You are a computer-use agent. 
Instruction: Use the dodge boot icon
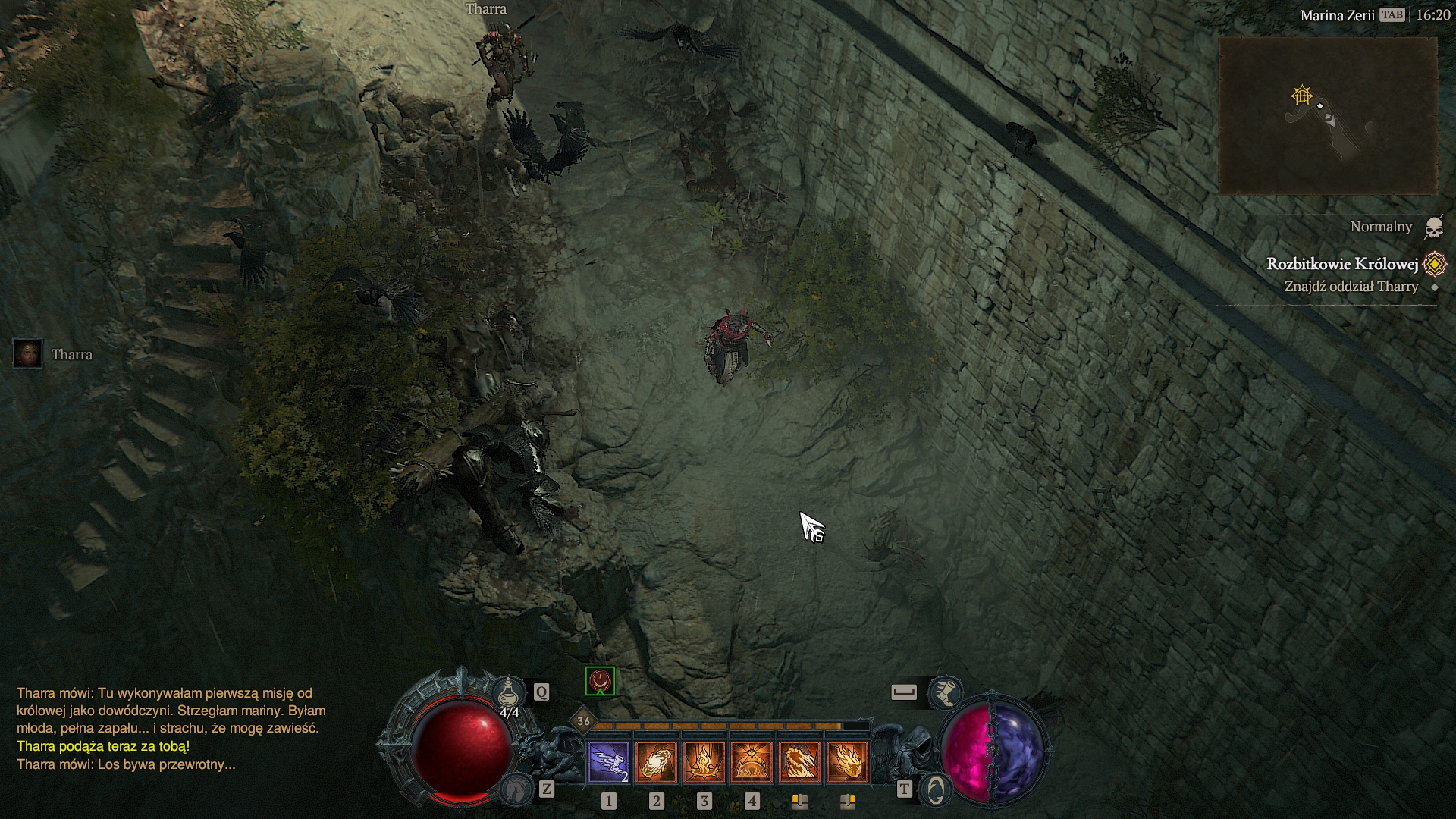click(945, 692)
